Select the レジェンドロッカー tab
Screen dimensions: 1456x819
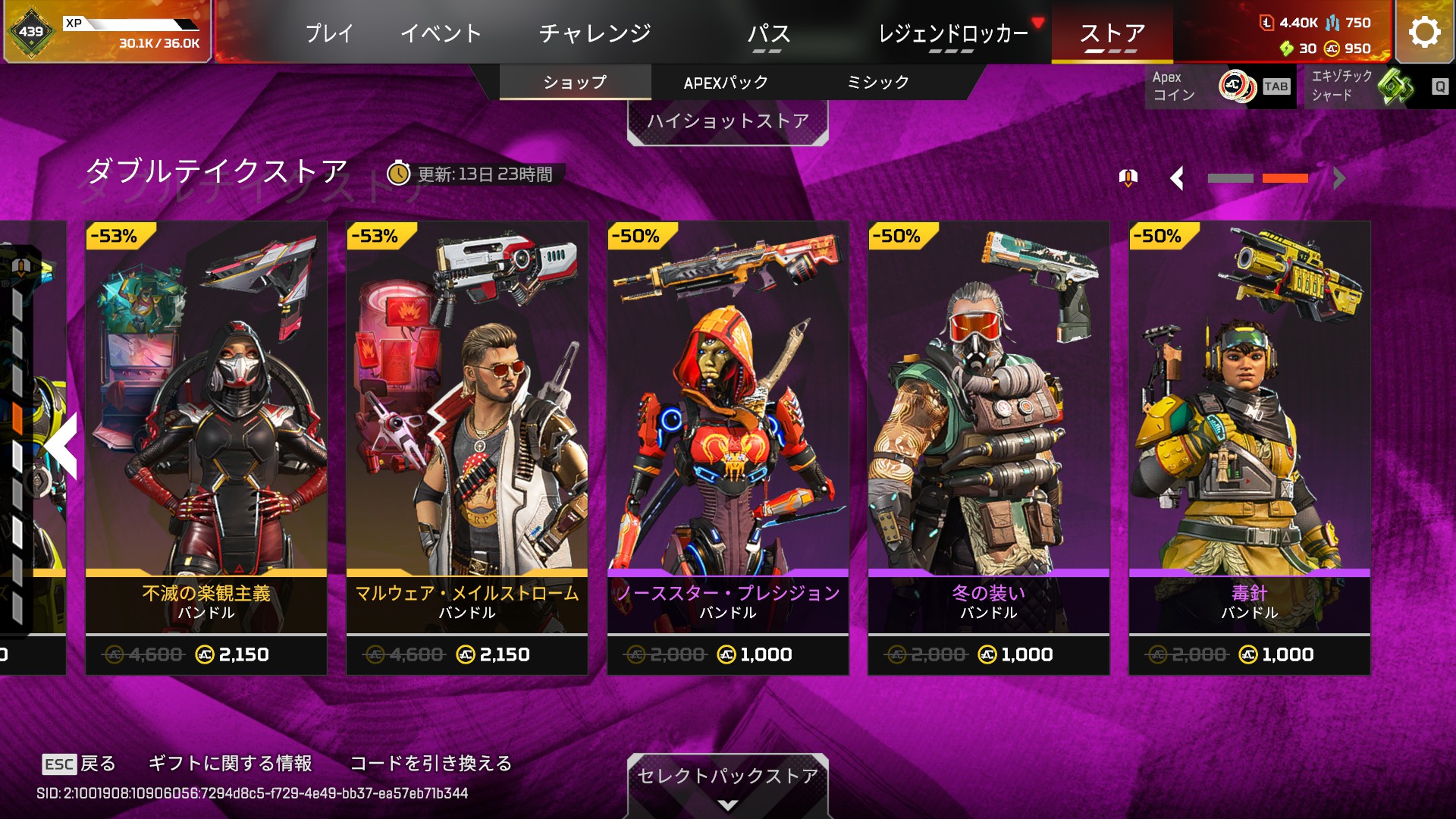[x=952, y=33]
